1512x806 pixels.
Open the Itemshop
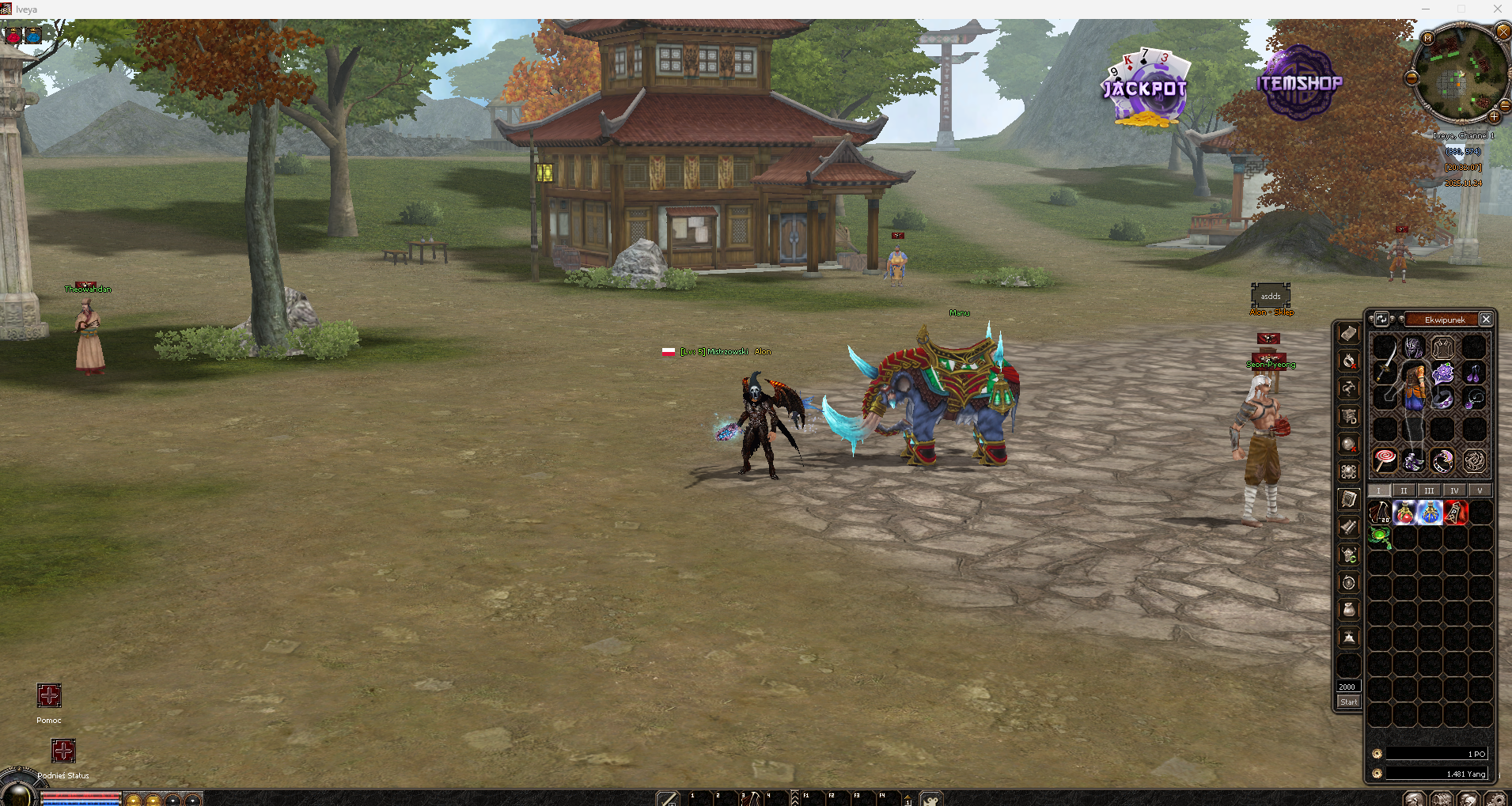[x=1299, y=82]
